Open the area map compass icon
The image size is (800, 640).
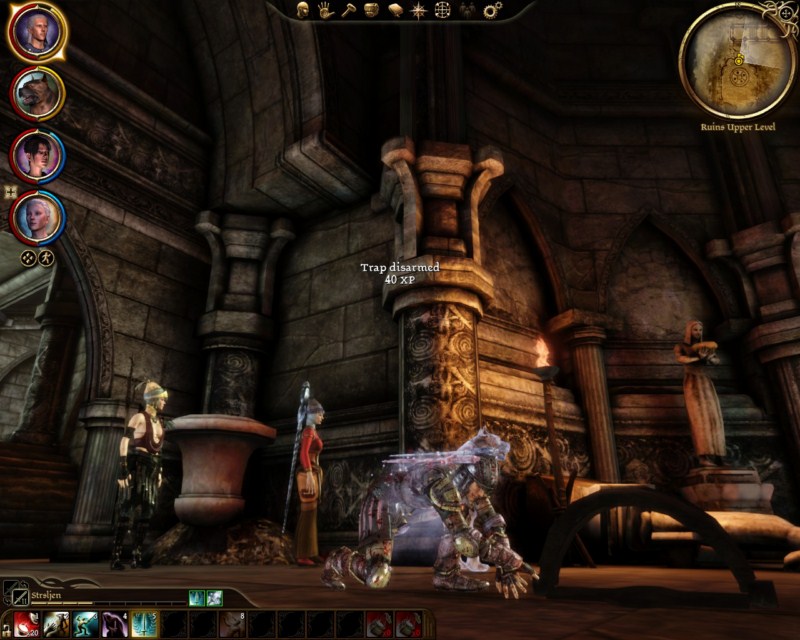[x=418, y=10]
